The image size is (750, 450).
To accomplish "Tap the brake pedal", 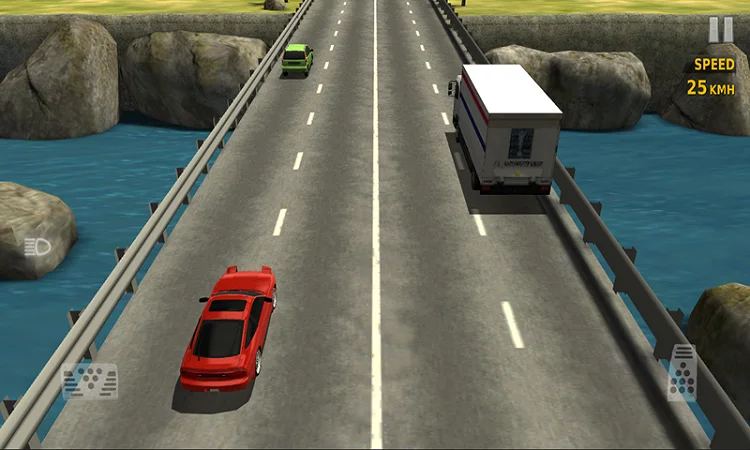I will pos(90,380).
